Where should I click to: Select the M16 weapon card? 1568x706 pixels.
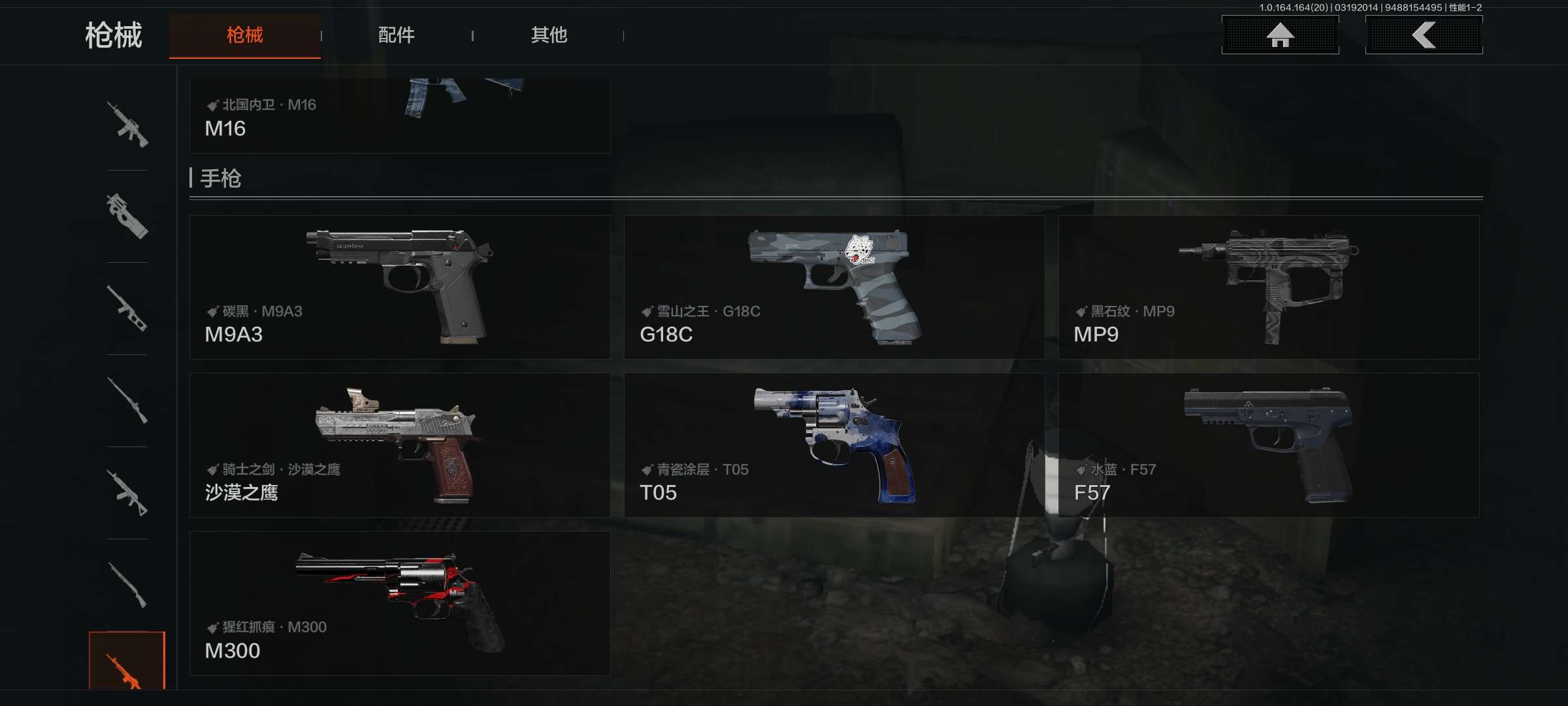(399, 116)
